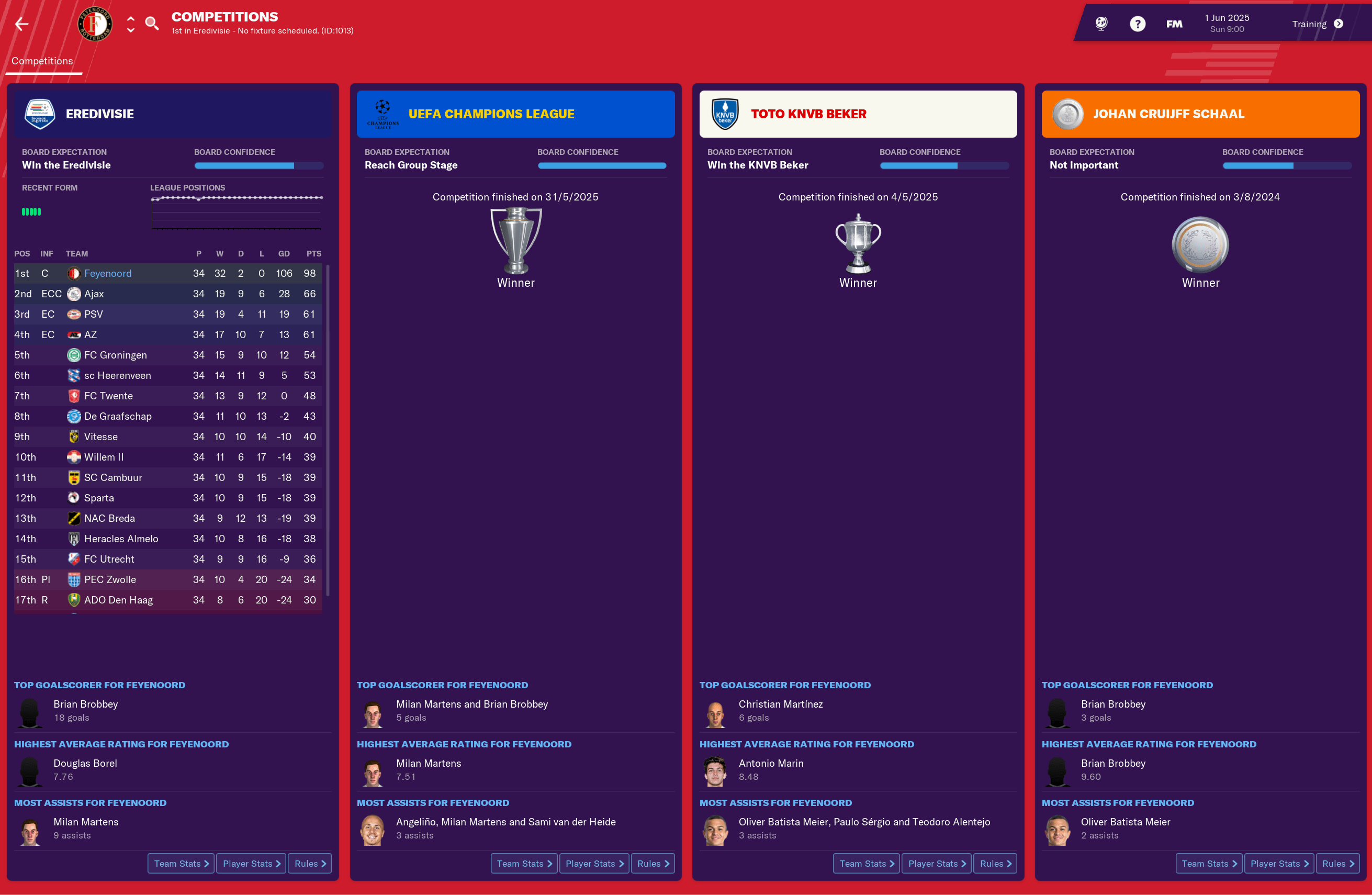Open Team Stats for the Eredivisie
The width and height of the screenshot is (1372, 895).
pyautogui.click(x=181, y=863)
